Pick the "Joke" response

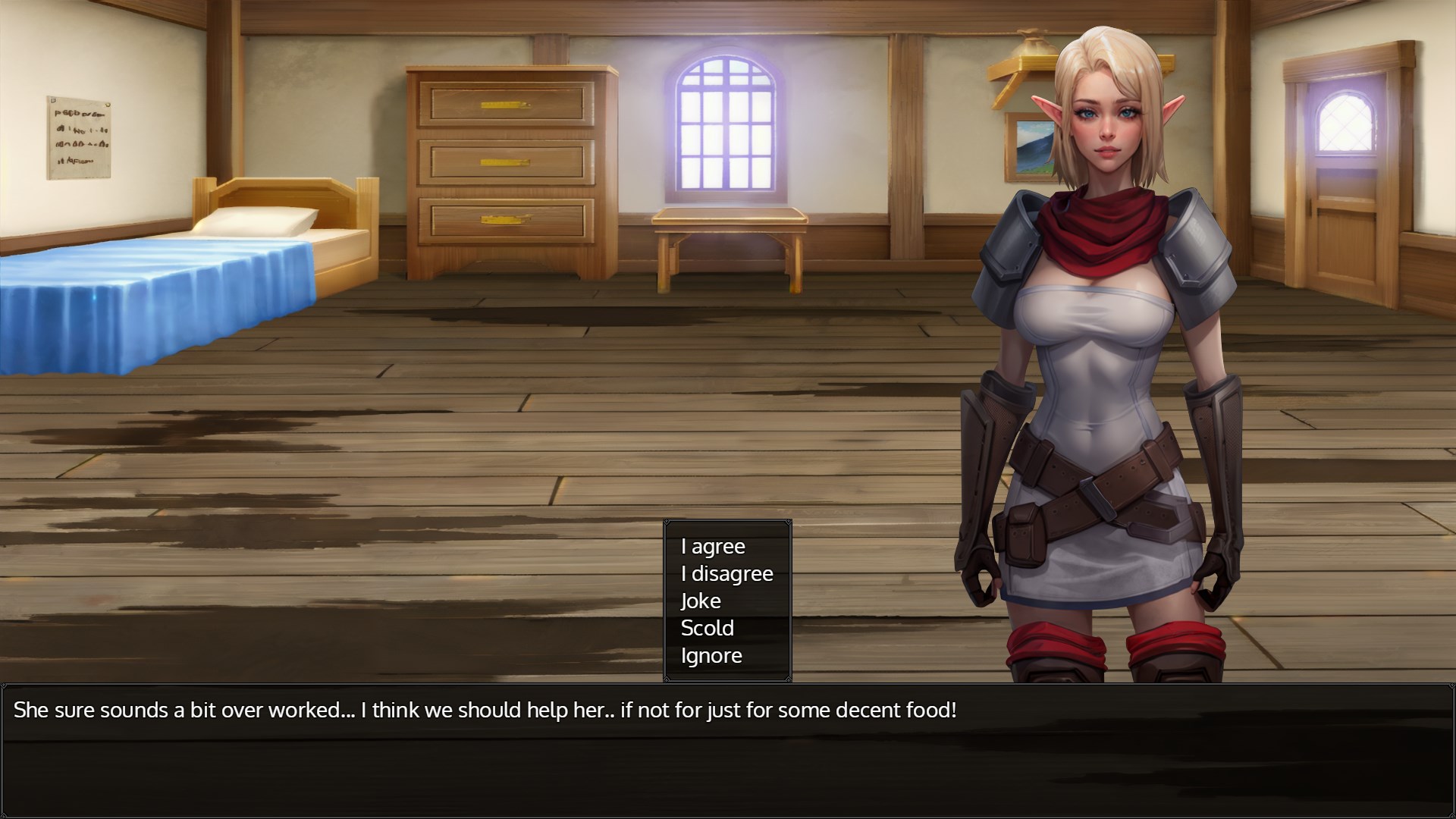[x=701, y=601]
